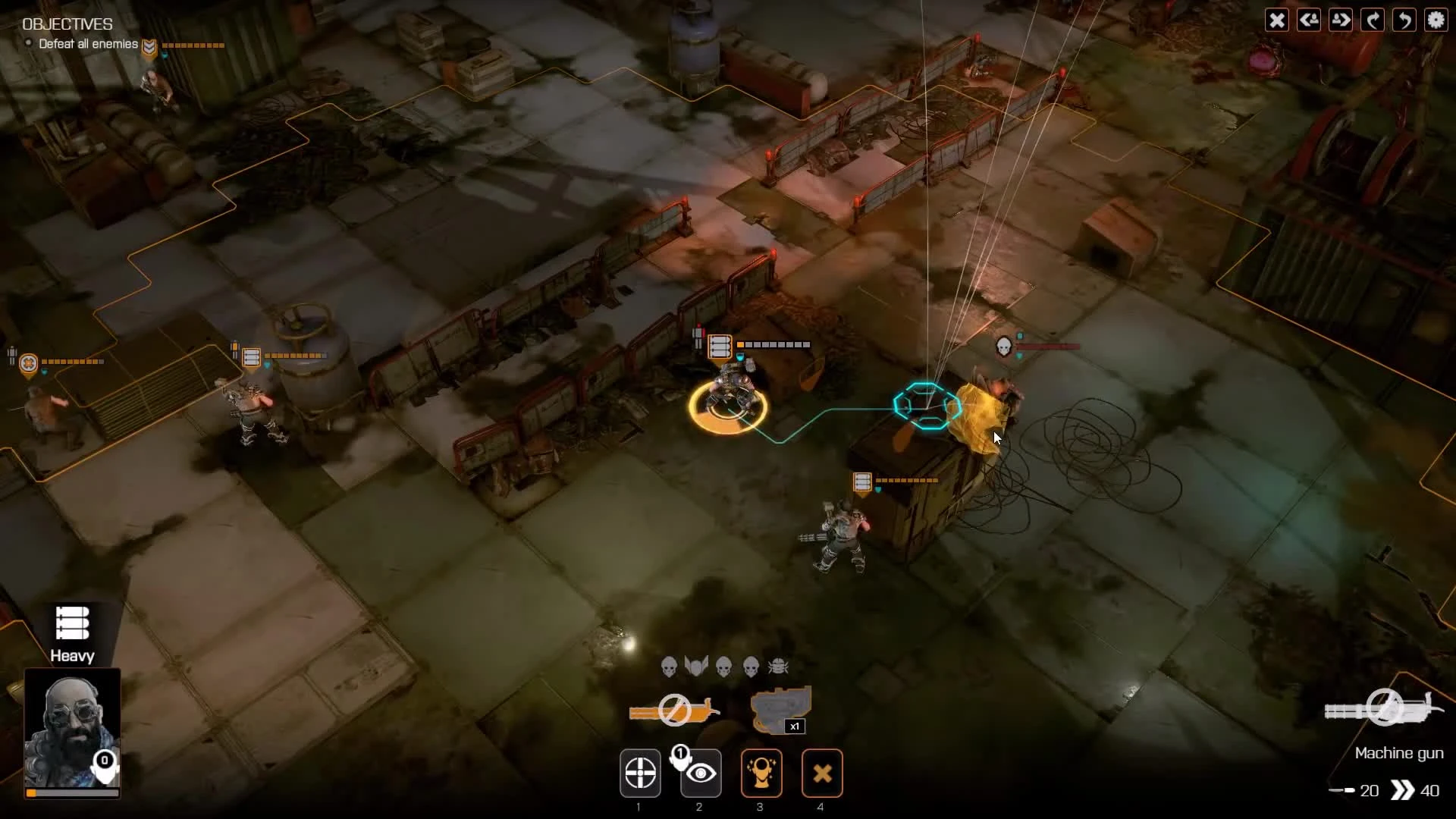Switch to the next squad member

pyautogui.click(x=1341, y=20)
